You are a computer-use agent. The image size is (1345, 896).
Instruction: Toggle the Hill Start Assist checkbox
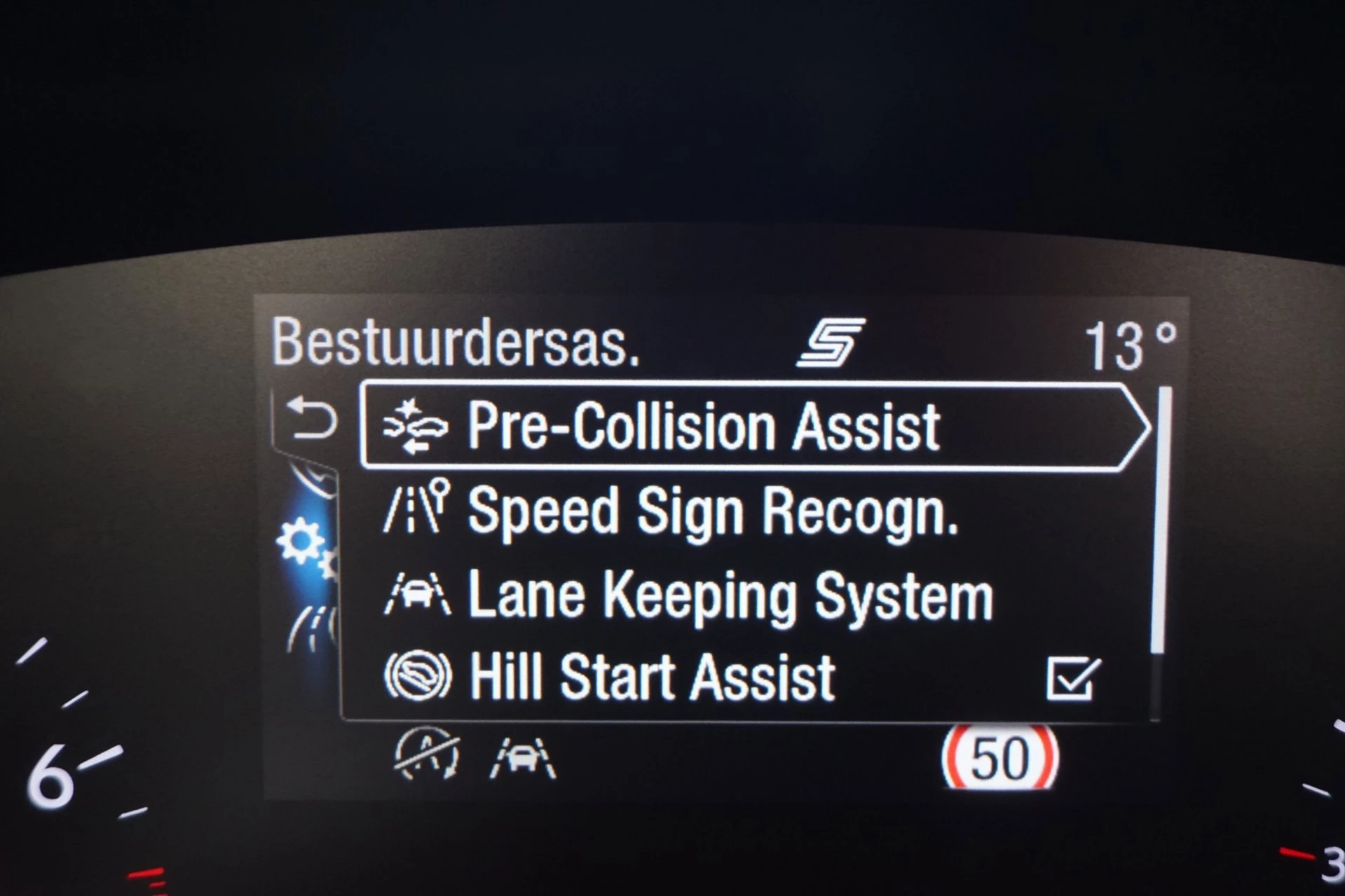click(x=1072, y=678)
